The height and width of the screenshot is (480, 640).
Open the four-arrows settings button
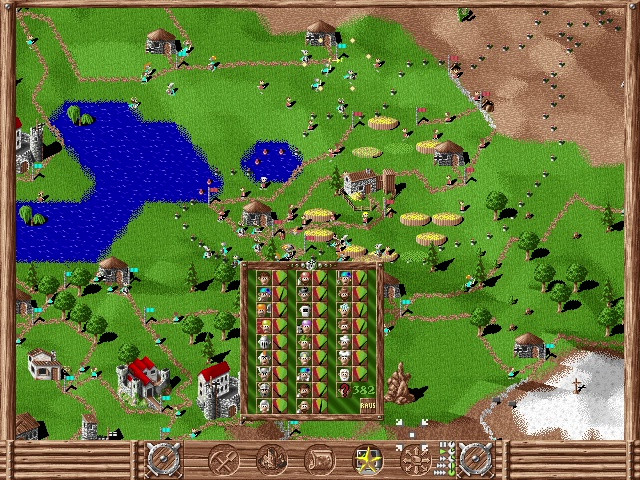[x=416, y=461]
